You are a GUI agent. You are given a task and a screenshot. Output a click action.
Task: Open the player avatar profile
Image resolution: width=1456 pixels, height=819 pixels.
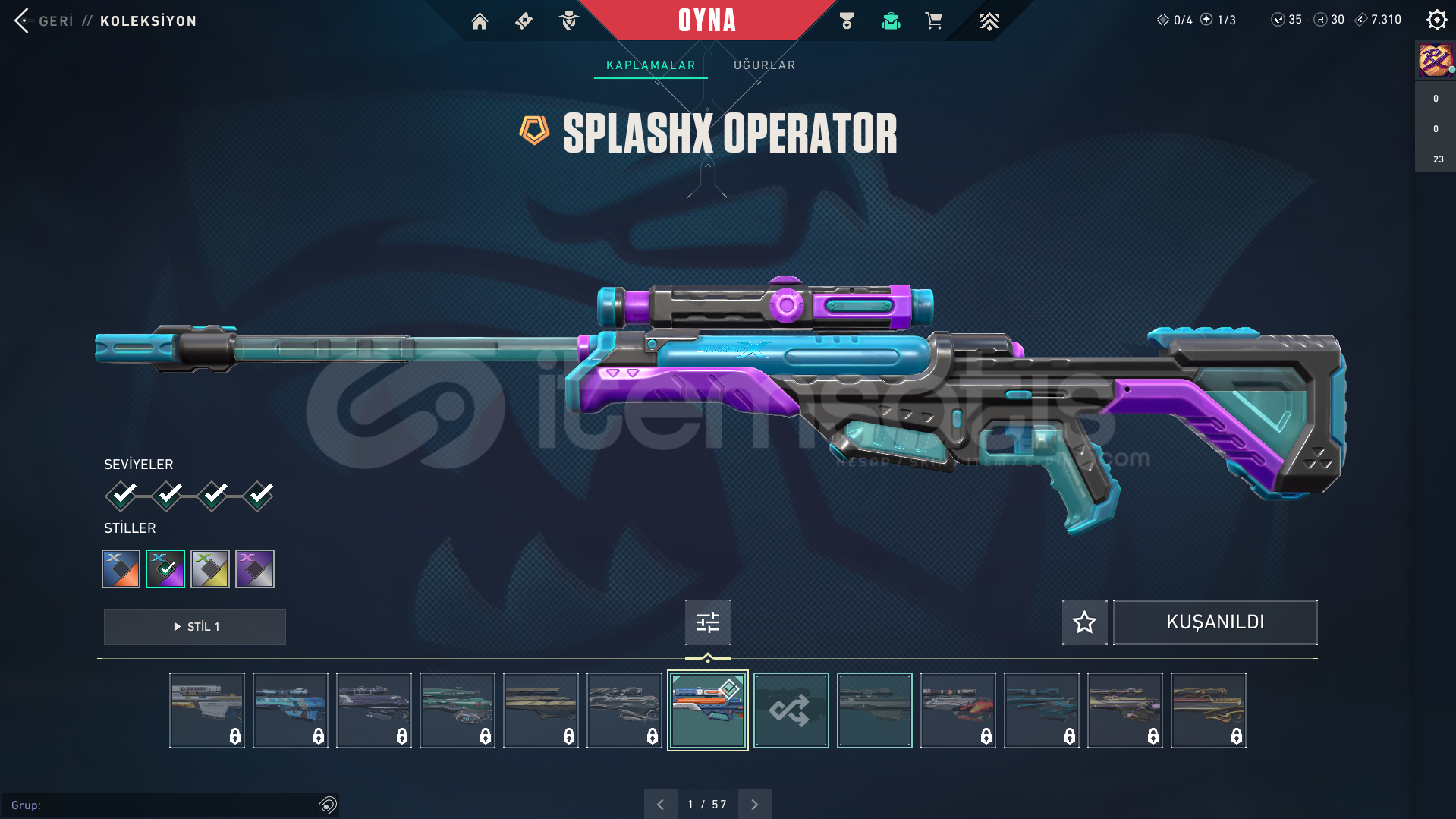[x=1436, y=60]
